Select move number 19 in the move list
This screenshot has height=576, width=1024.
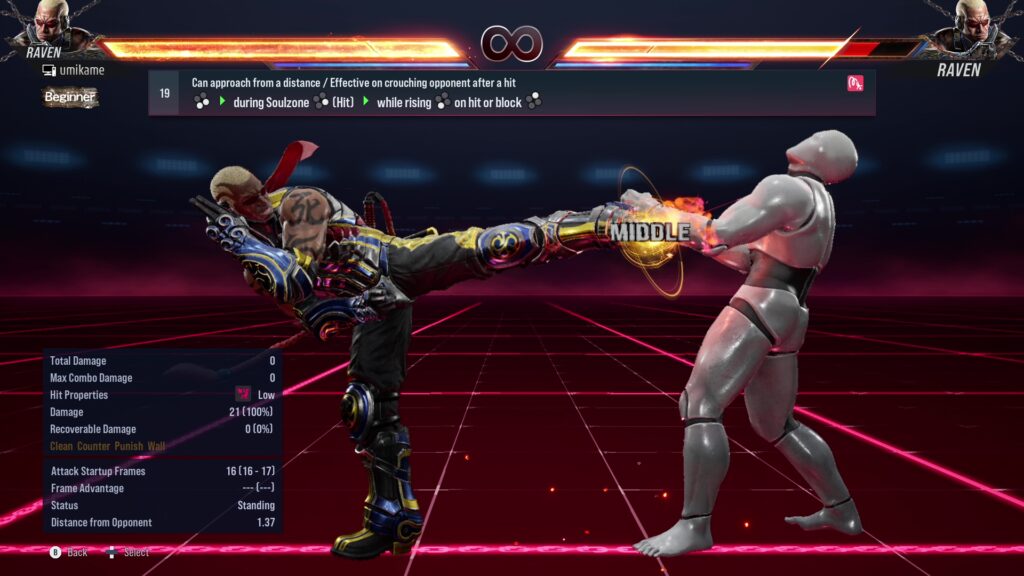(164, 93)
